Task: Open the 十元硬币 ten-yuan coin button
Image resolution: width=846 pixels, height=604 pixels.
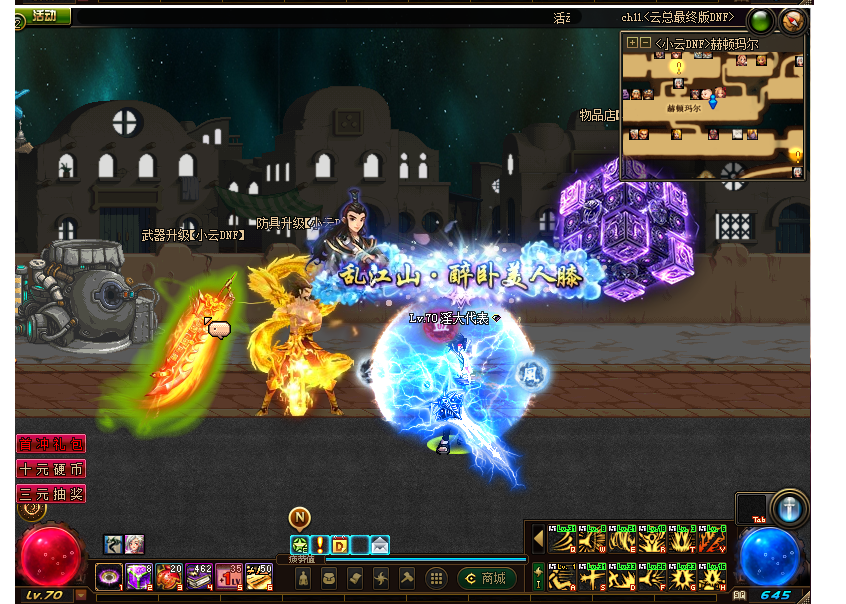Action: (50, 469)
